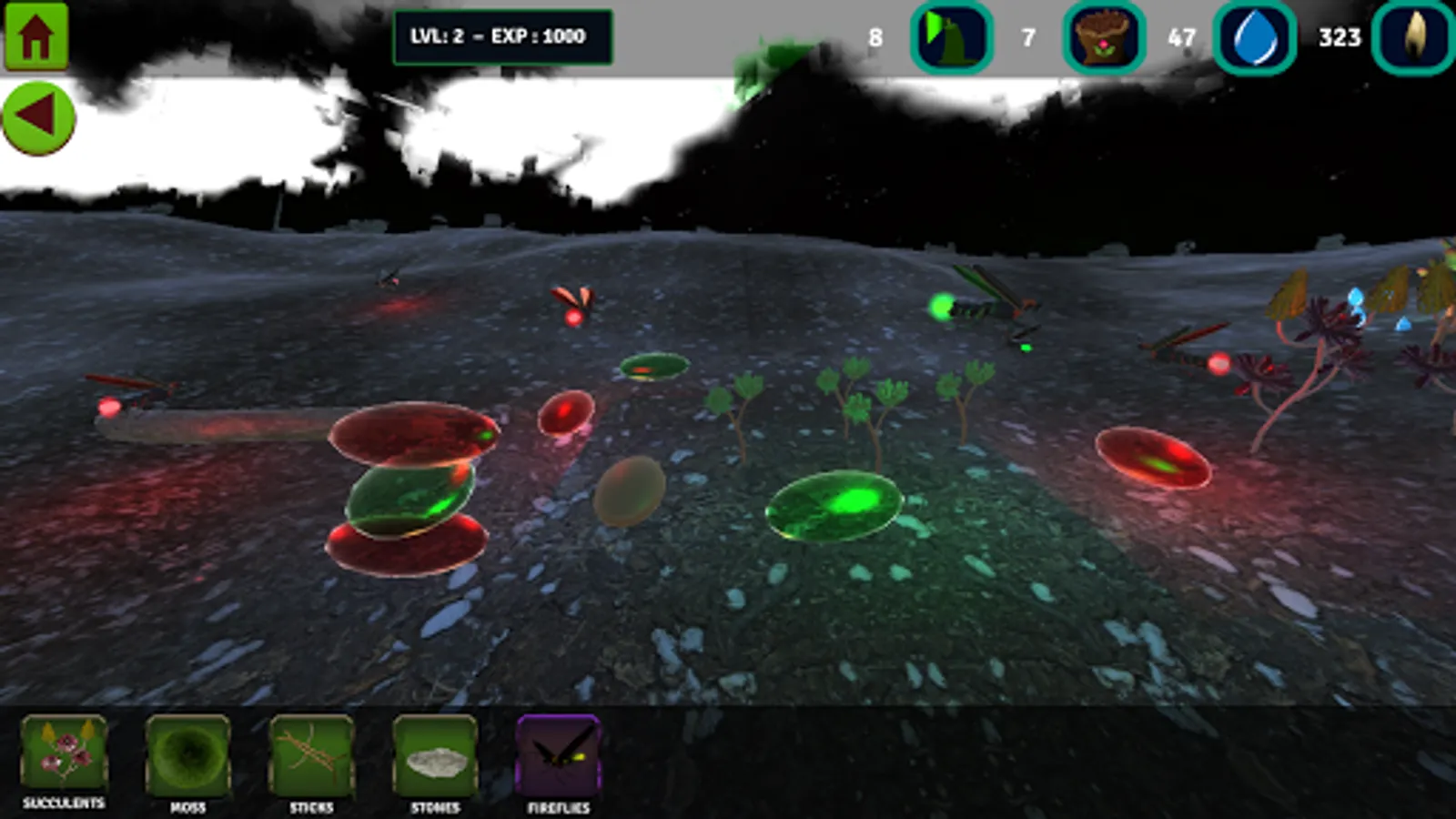Open the flower pot resource icon
This screenshot has height=819, width=1456.
(1104, 38)
